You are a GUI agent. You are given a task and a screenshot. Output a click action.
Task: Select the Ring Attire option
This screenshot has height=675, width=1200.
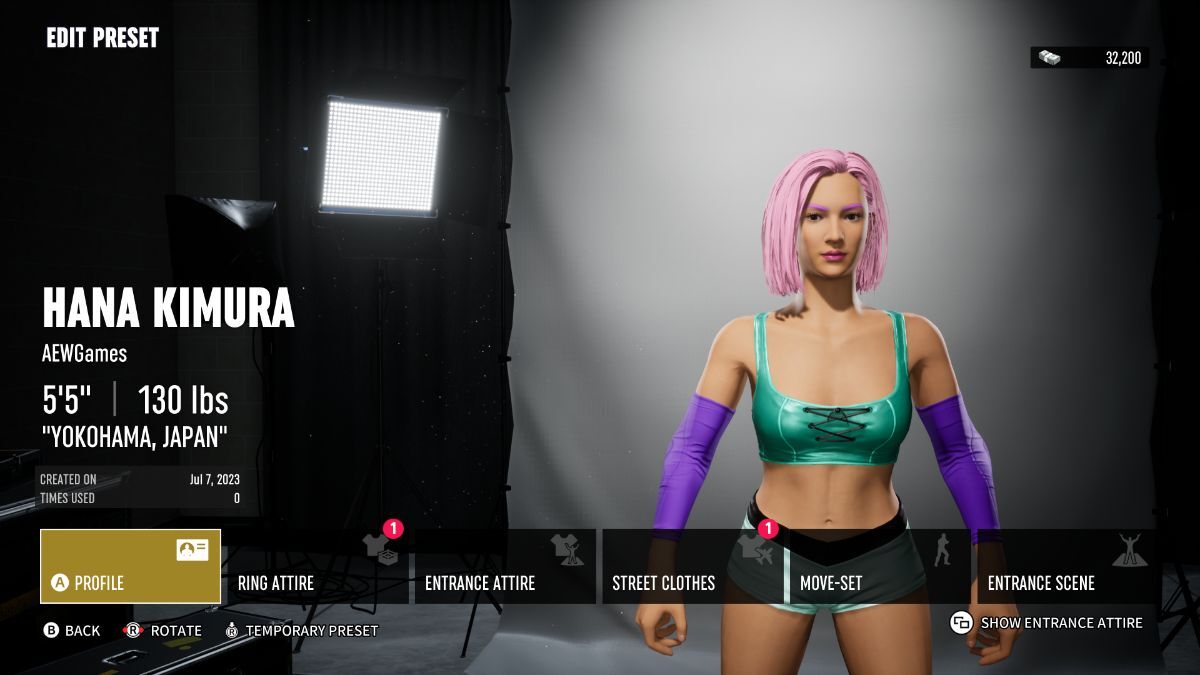click(318, 567)
